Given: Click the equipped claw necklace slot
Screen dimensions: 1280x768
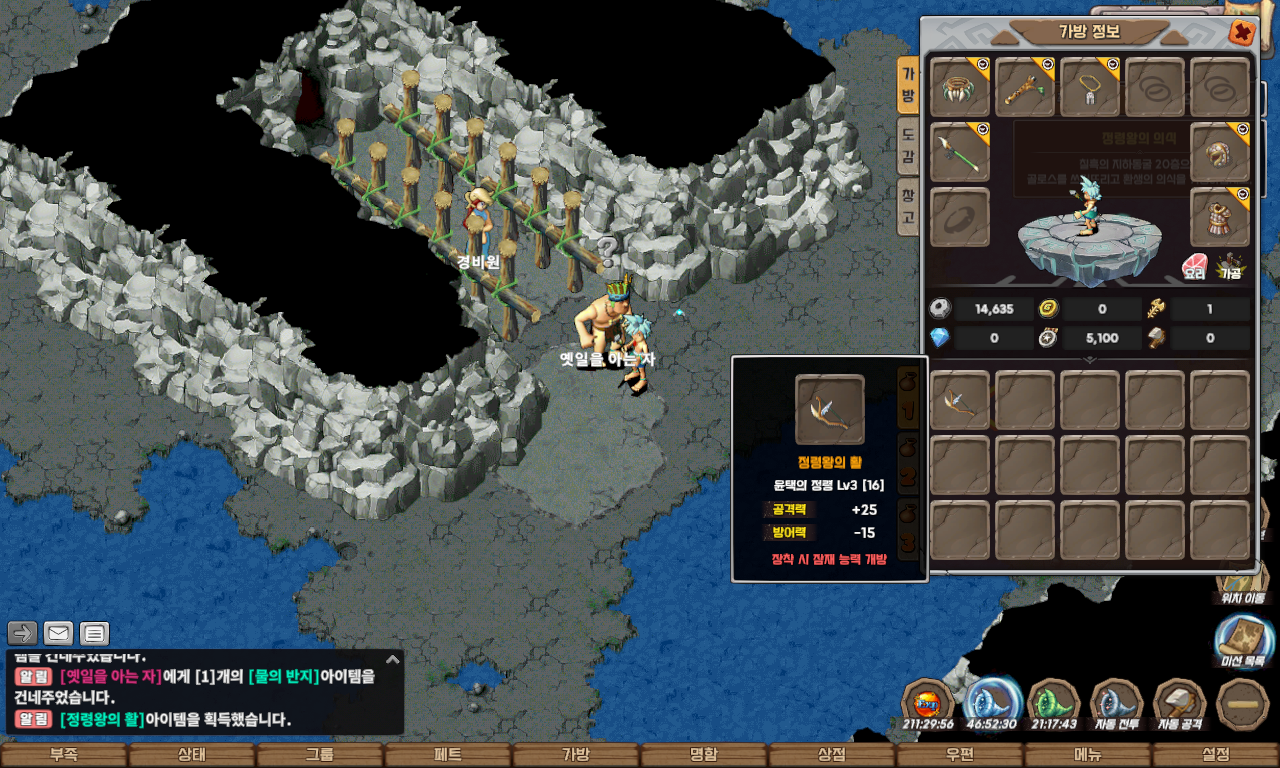Looking at the screenshot, I should [x=960, y=87].
